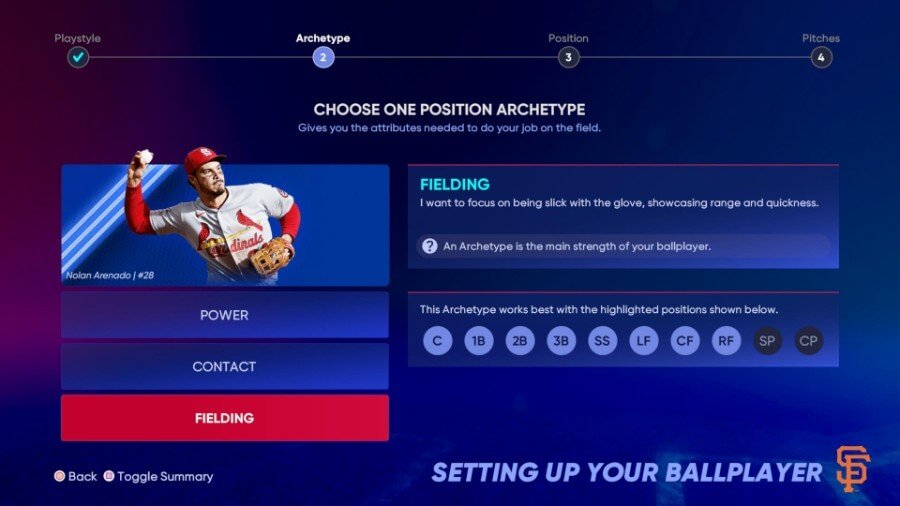Choose the LF position badge
Image resolution: width=900 pixels, height=506 pixels.
pyautogui.click(x=644, y=341)
